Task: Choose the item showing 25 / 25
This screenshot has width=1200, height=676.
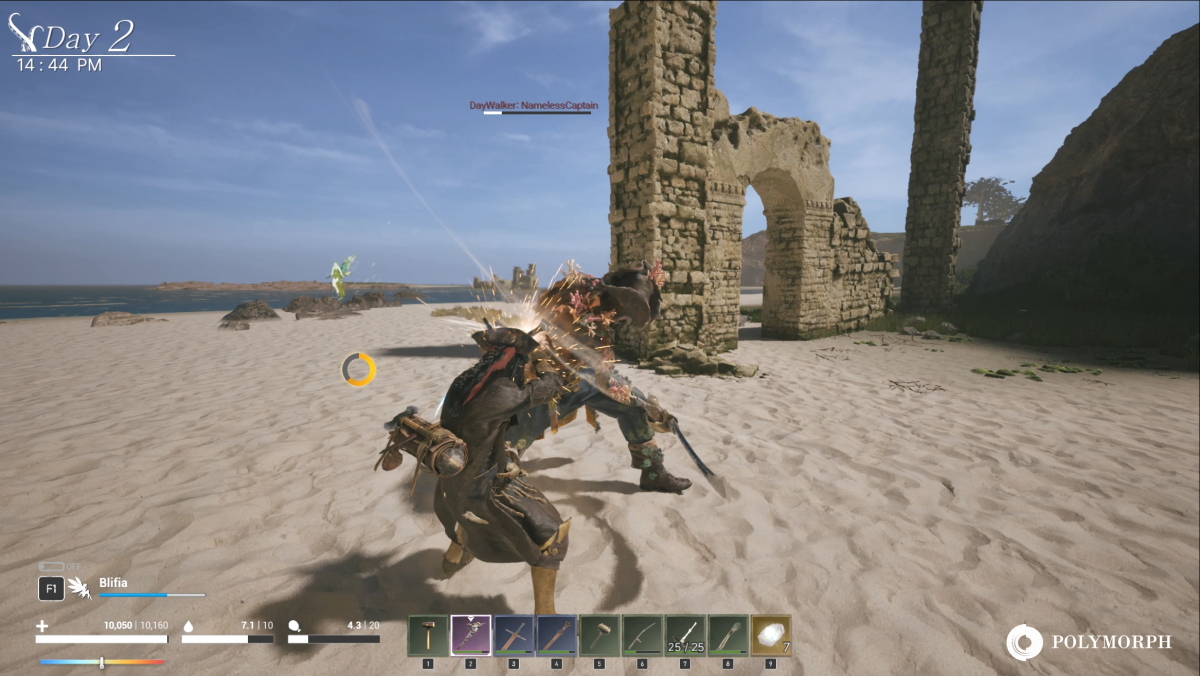Action: [x=686, y=635]
